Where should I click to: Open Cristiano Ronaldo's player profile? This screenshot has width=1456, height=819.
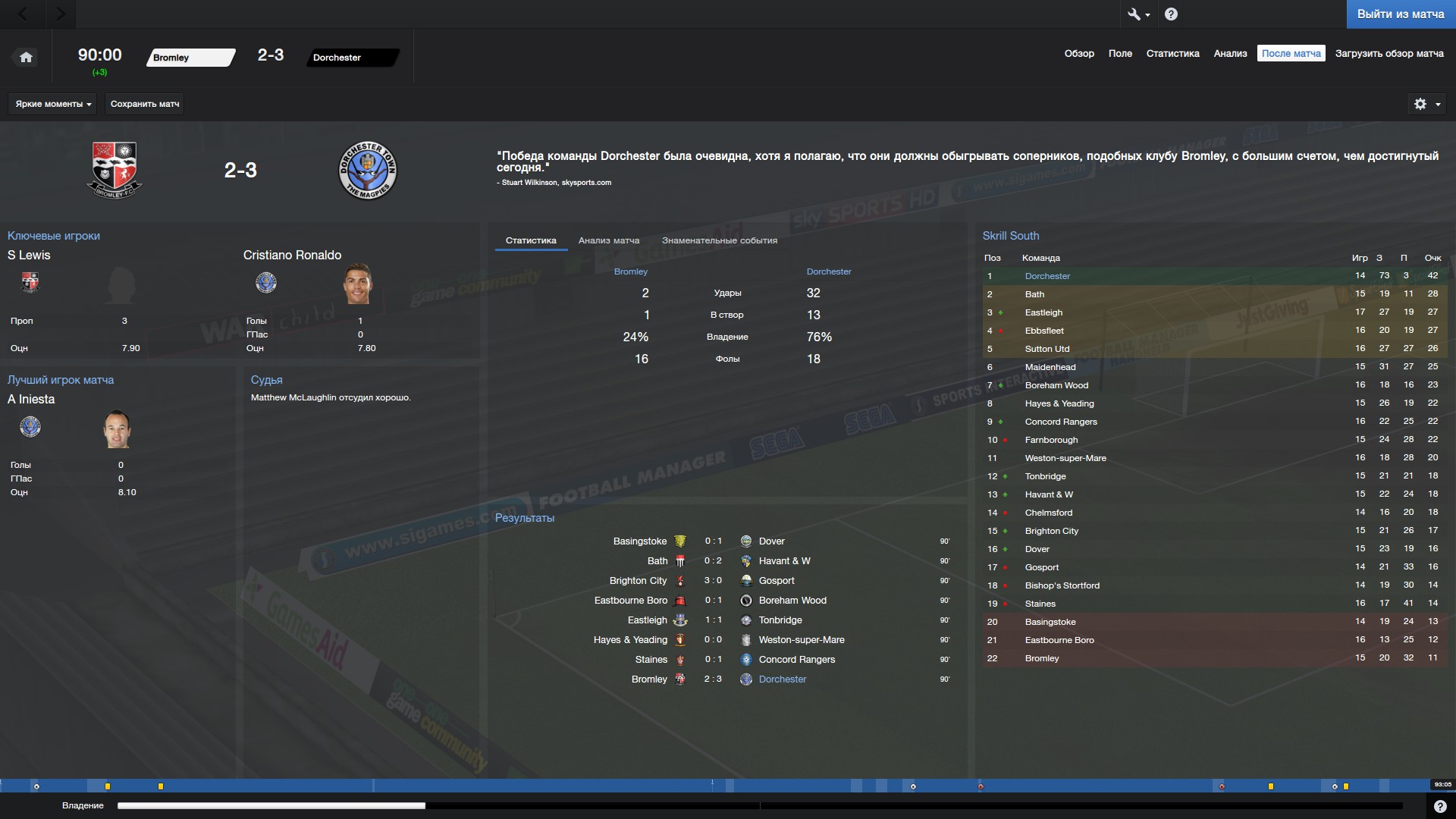tap(292, 256)
